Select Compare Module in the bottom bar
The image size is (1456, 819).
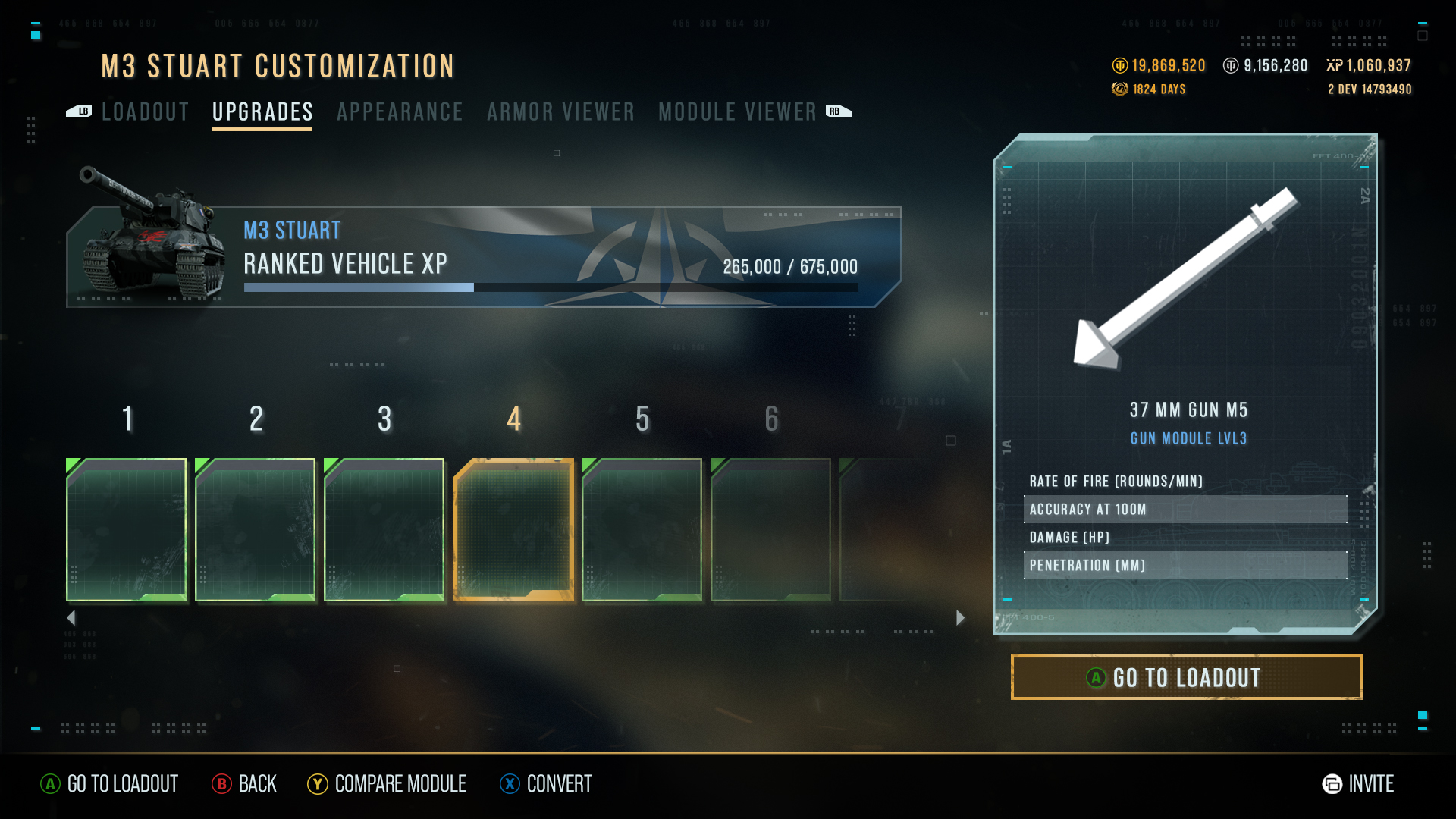[x=388, y=784]
